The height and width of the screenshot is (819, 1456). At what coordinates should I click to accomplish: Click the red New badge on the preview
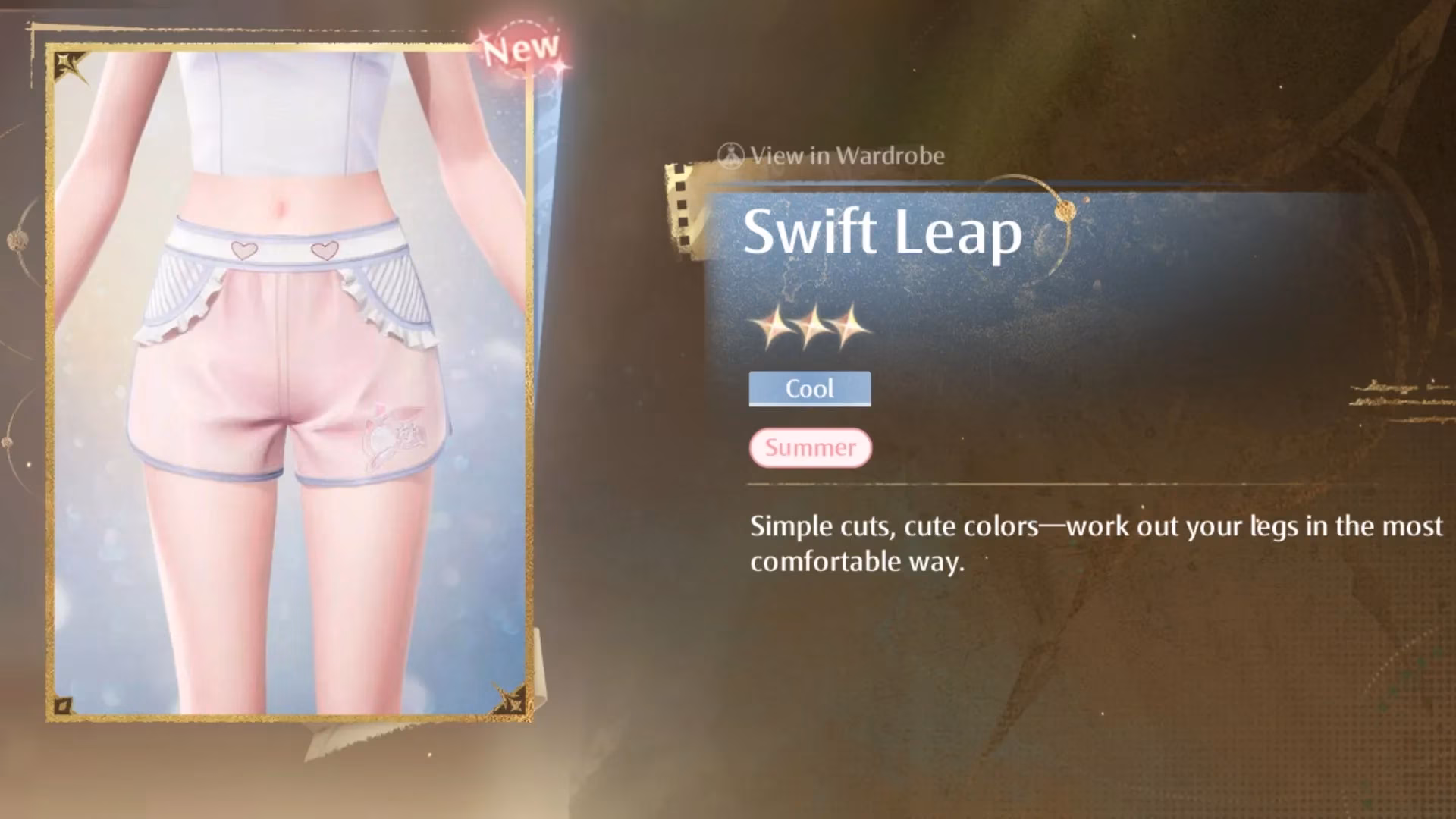click(x=523, y=48)
